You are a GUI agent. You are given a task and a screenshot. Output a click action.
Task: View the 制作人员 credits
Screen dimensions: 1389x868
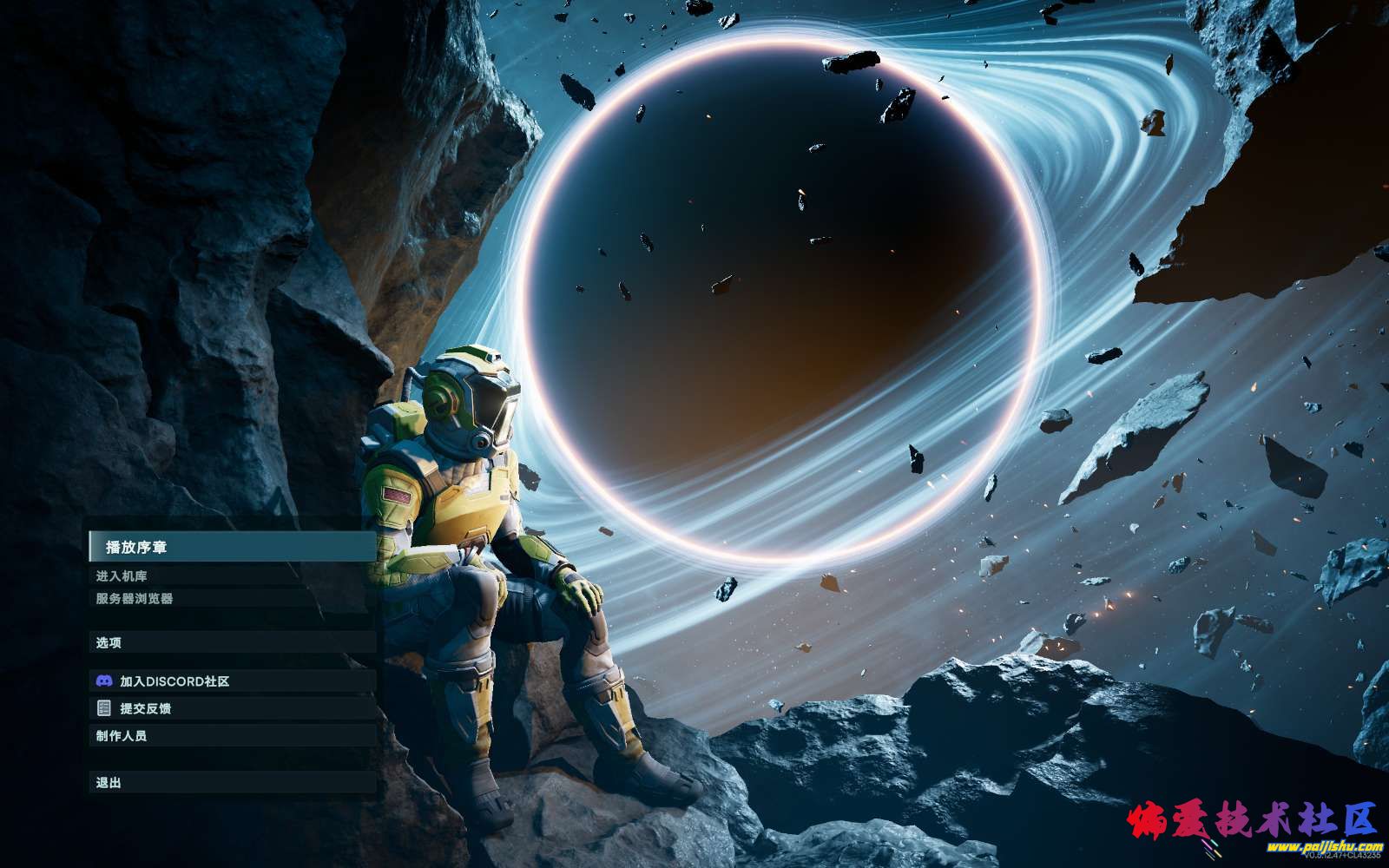[x=122, y=735]
